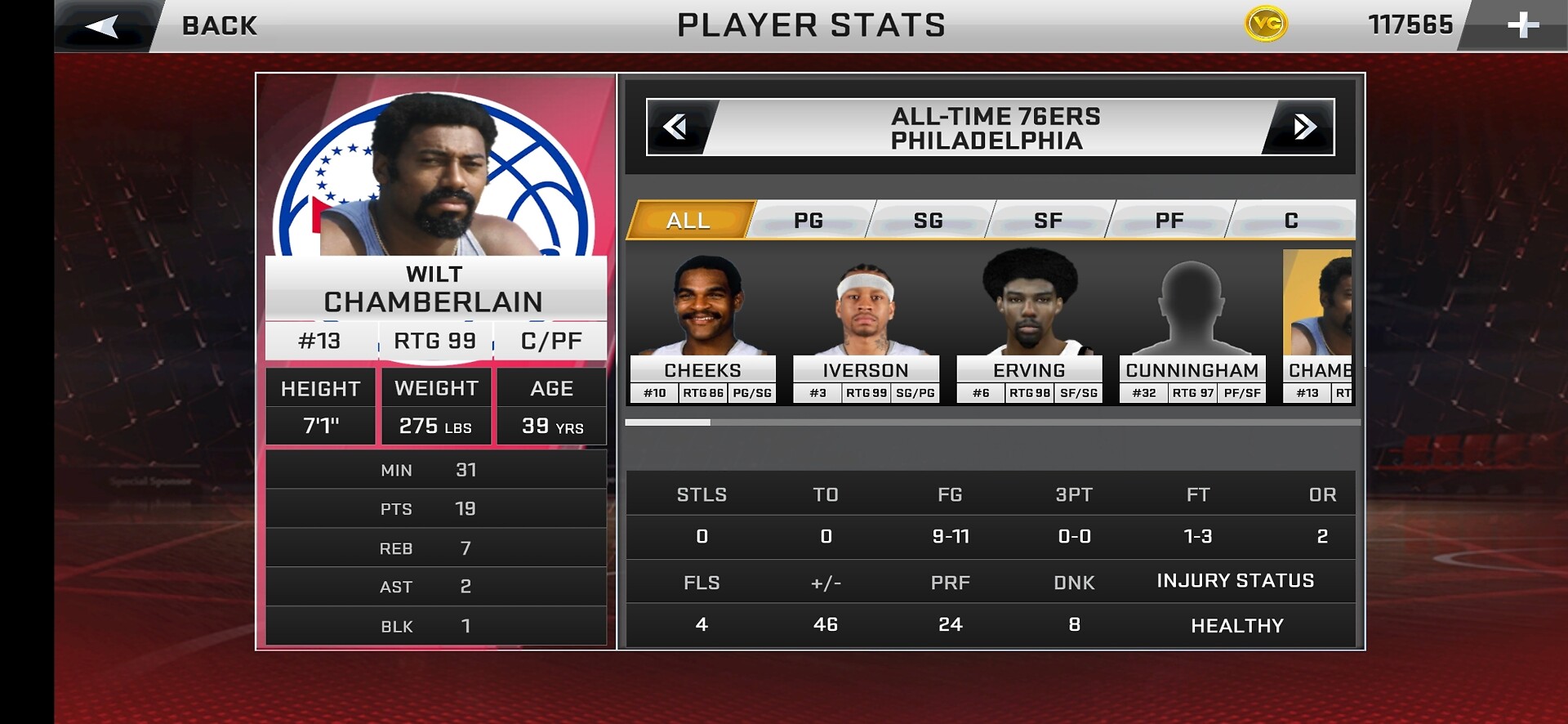The height and width of the screenshot is (724, 1568).
Task: Choose the PF position tab
Action: [x=1169, y=221]
